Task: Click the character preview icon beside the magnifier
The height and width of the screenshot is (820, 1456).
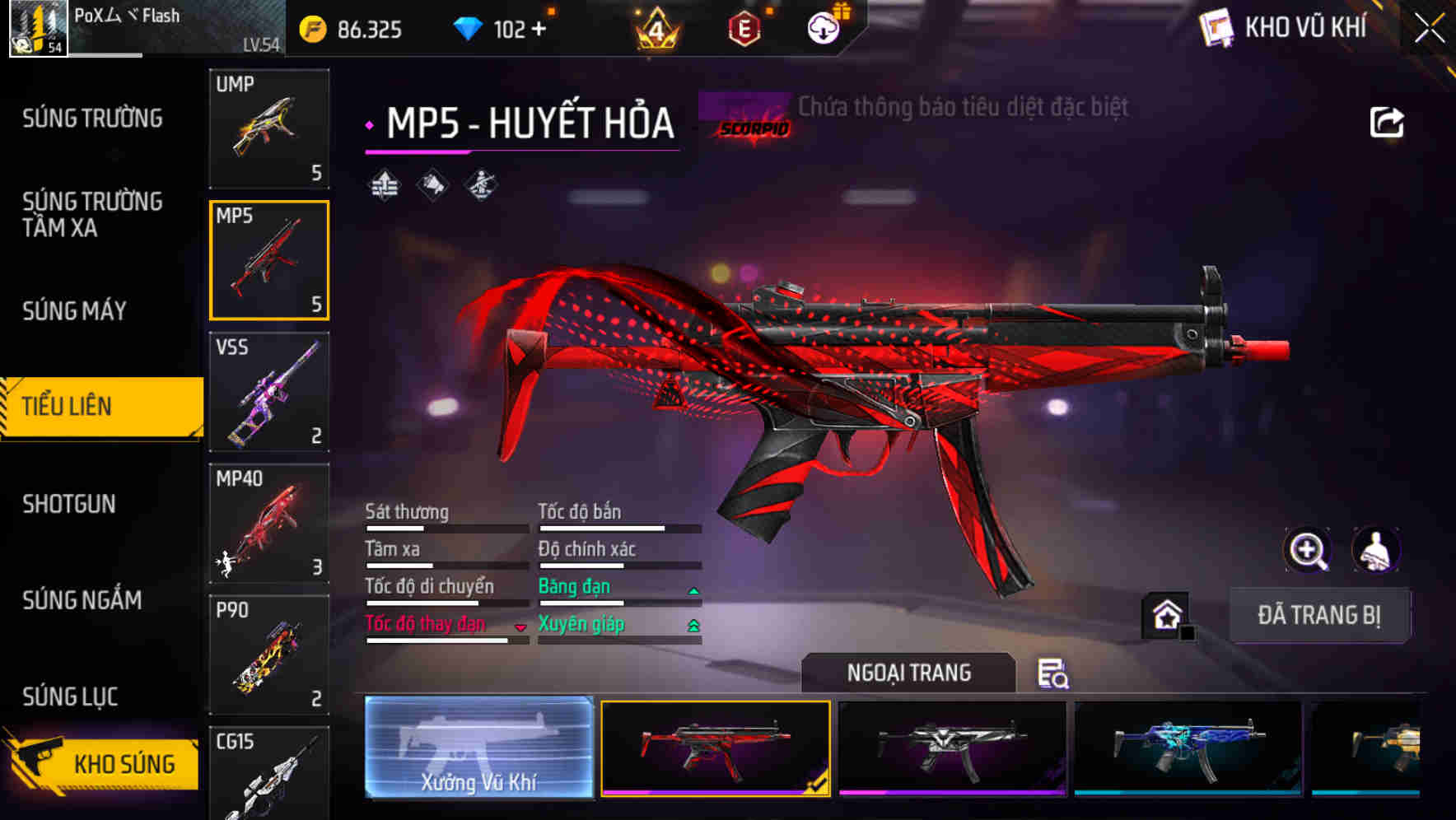Action: [1374, 550]
